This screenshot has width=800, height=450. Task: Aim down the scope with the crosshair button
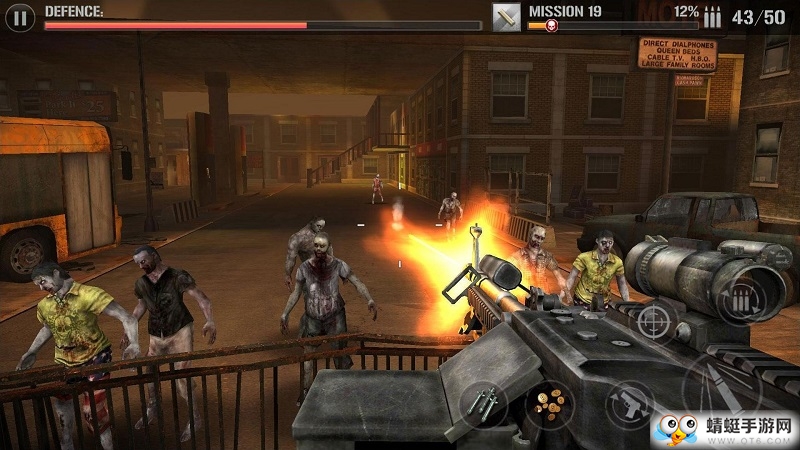pos(652,320)
